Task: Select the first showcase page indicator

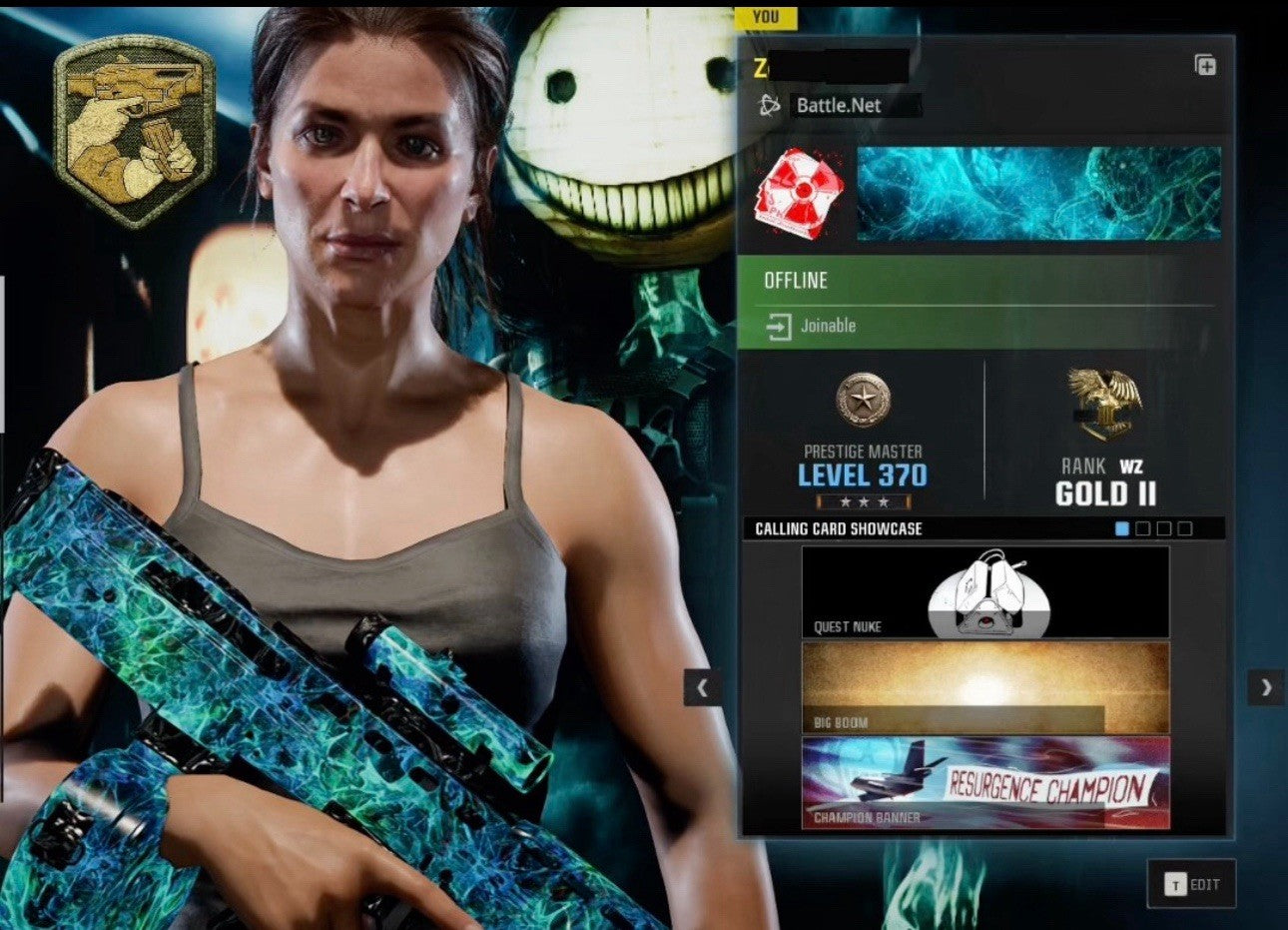Action: pos(1121,530)
